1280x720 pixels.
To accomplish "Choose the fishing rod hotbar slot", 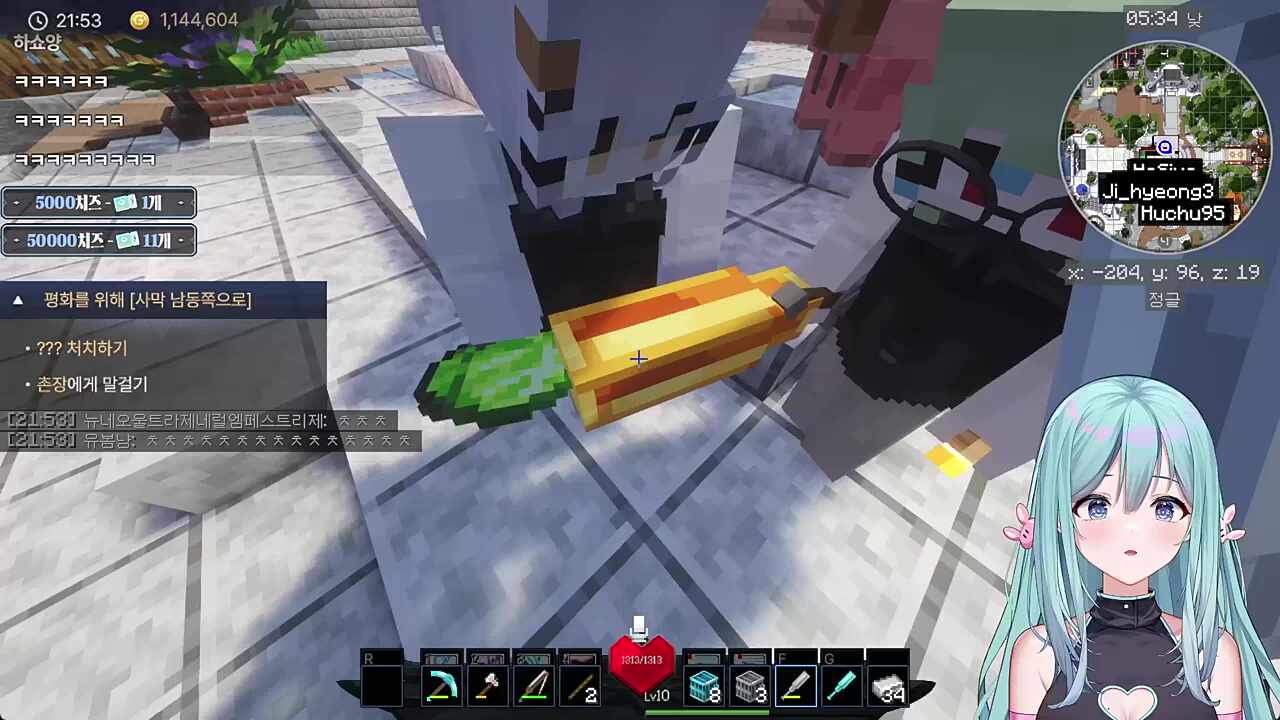I will point(533,687).
